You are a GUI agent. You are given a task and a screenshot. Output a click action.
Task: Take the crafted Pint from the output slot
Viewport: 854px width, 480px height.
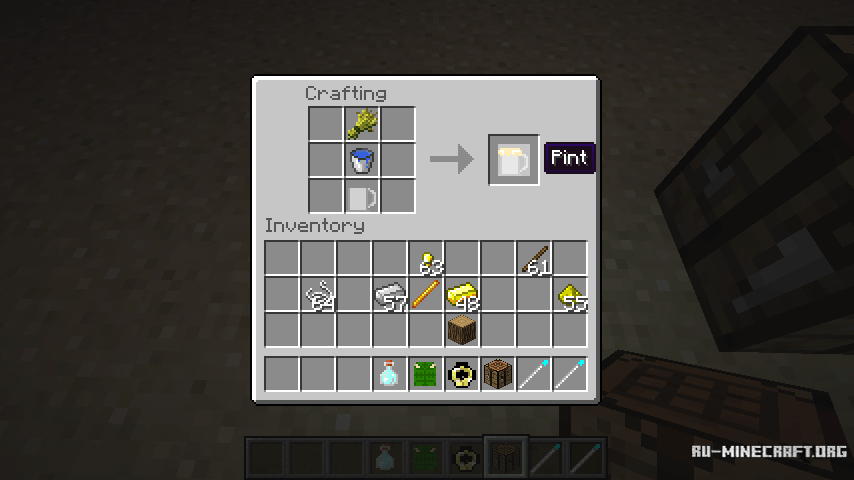514,160
